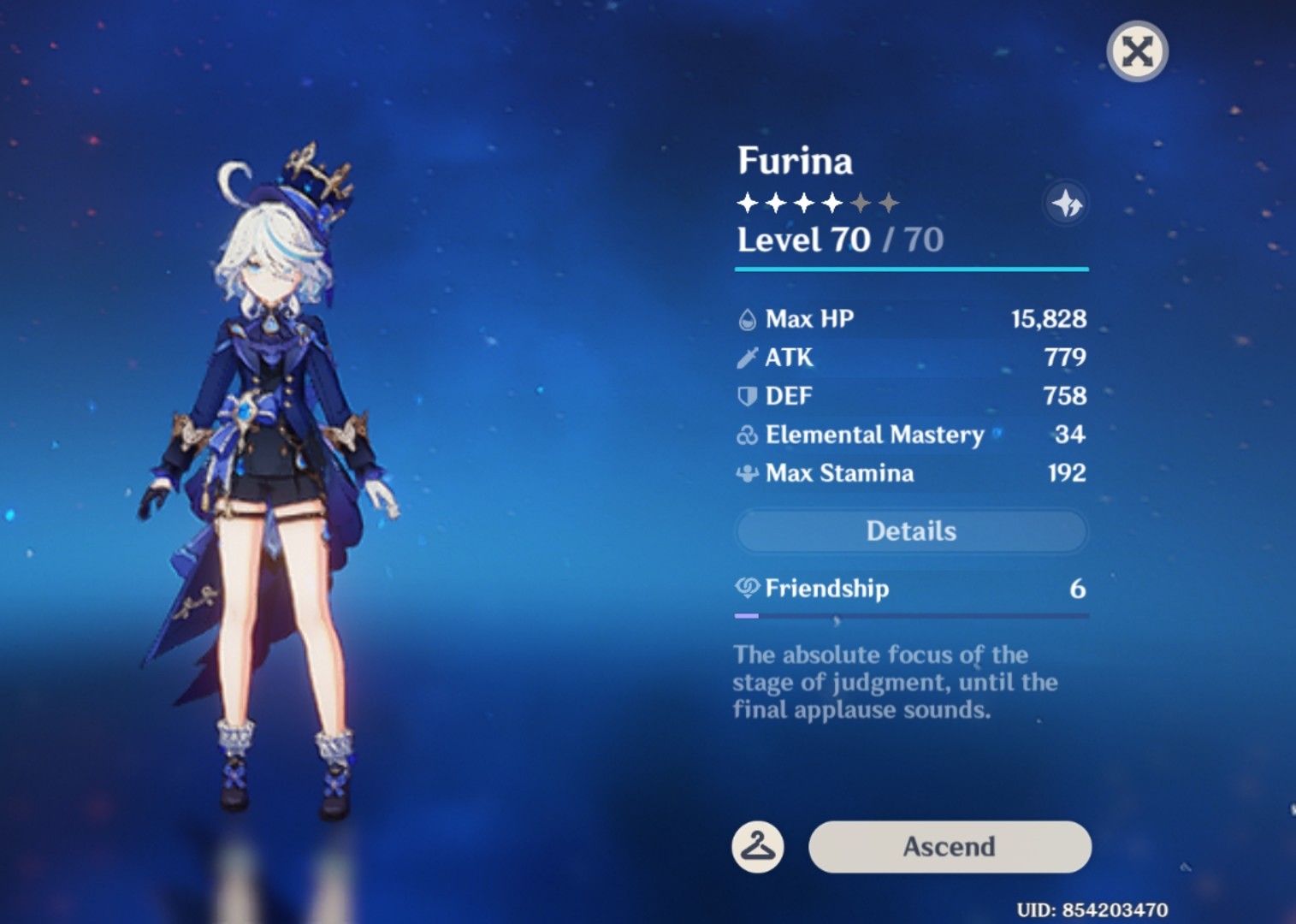1296x924 pixels.
Task: Open the outfit screen via hanger icon
Action: (x=758, y=846)
